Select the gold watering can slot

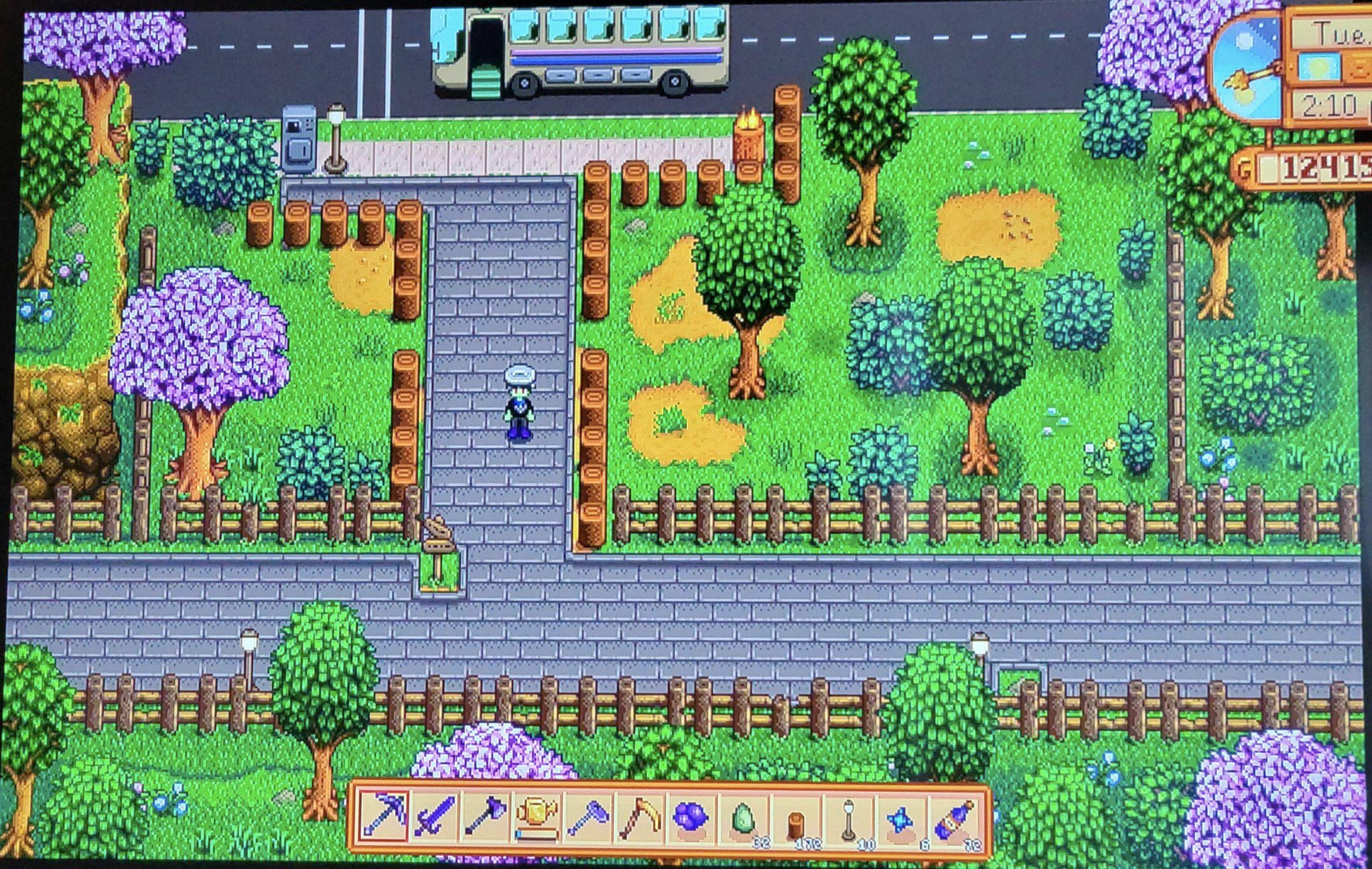click(537, 817)
